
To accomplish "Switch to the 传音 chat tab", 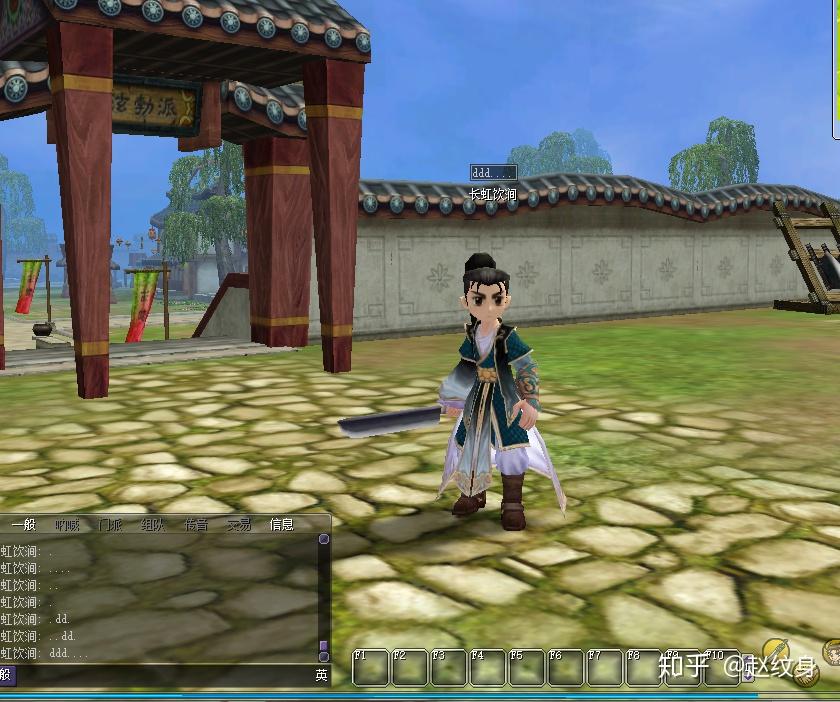I will click(x=196, y=524).
